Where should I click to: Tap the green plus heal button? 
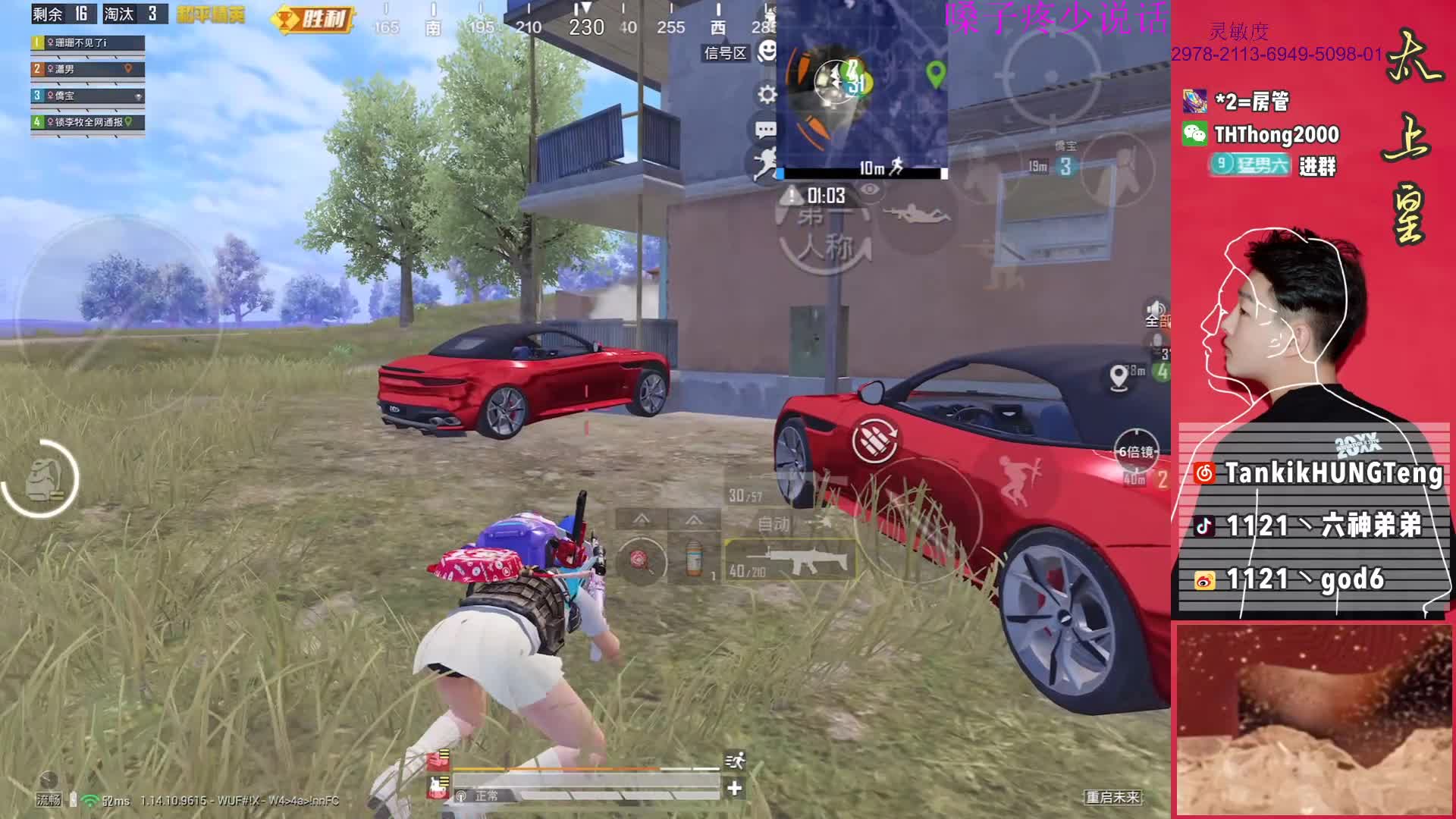[x=734, y=789]
